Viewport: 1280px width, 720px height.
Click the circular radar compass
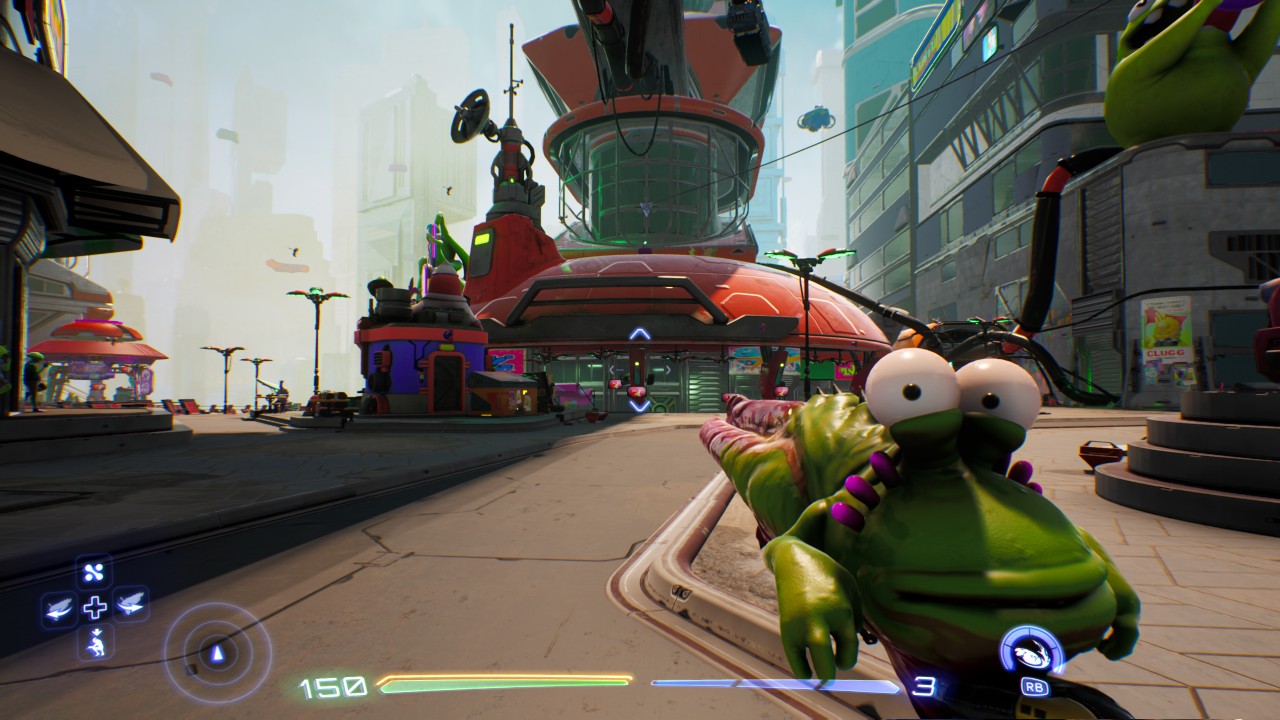(x=217, y=653)
